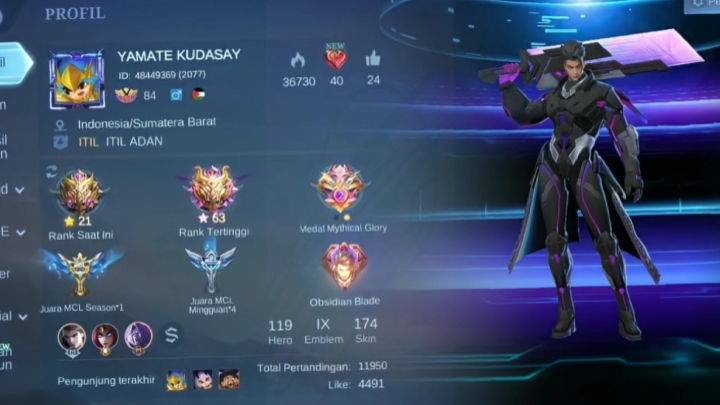The image size is (720, 405).
Task: Open the Obsidian Blade achievement badge
Action: (x=343, y=265)
